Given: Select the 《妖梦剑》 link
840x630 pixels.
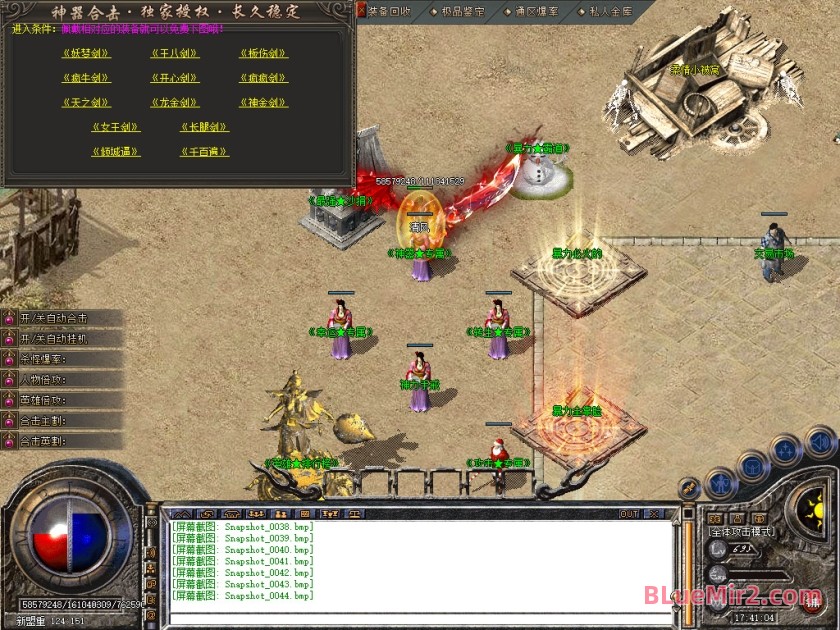Looking at the screenshot, I should click(x=86, y=53).
